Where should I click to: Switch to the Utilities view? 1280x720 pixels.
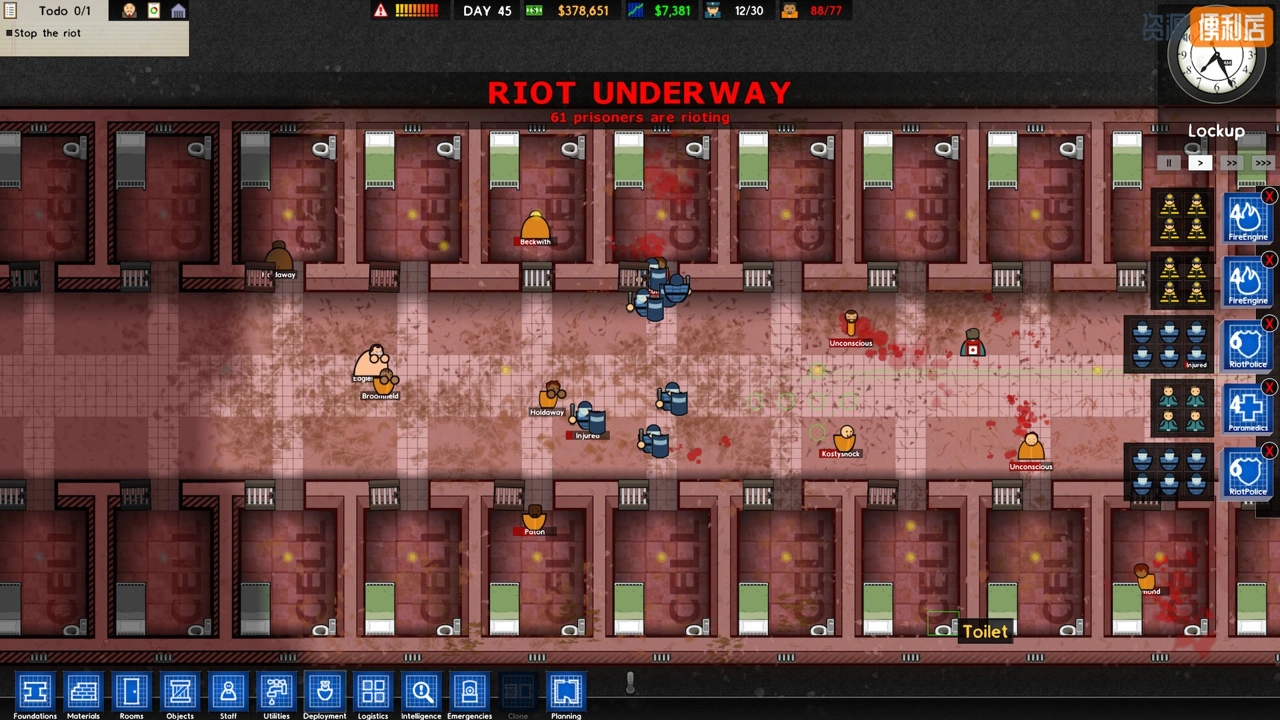pos(276,692)
